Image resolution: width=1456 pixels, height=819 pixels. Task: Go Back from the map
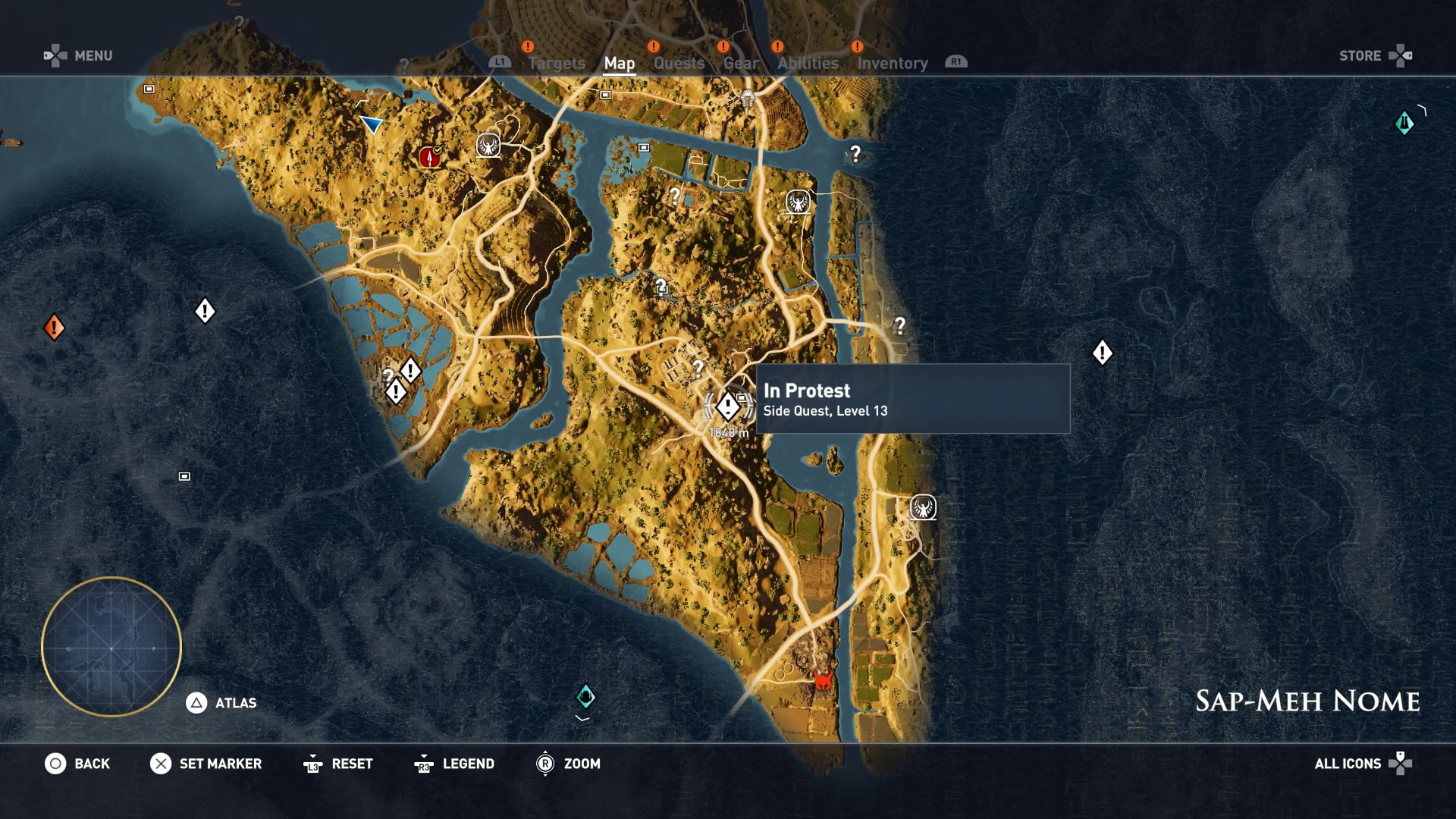pos(77,764)
